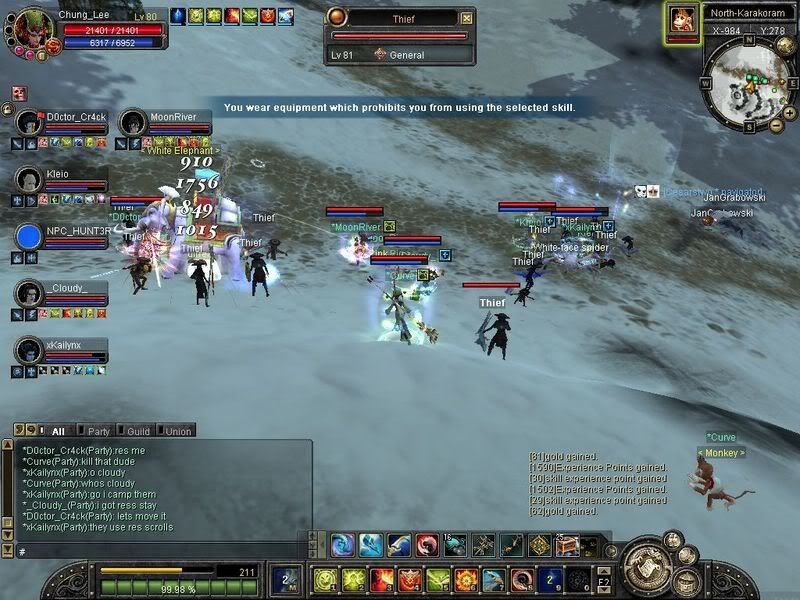Close the Thief target window
The image size is (800, 600).
(466, 18)
